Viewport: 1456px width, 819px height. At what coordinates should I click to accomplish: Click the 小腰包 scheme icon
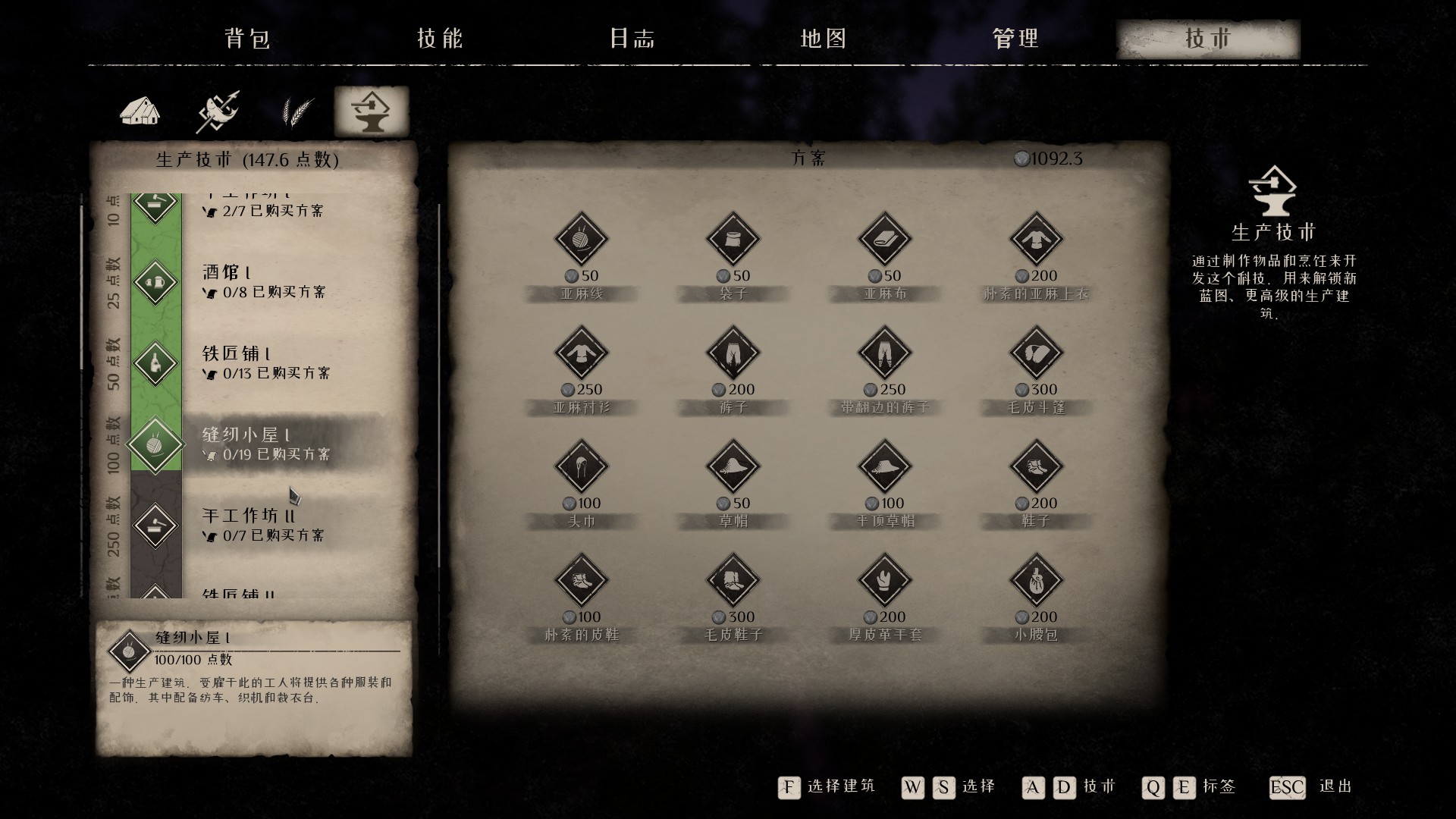[1035, 580]
